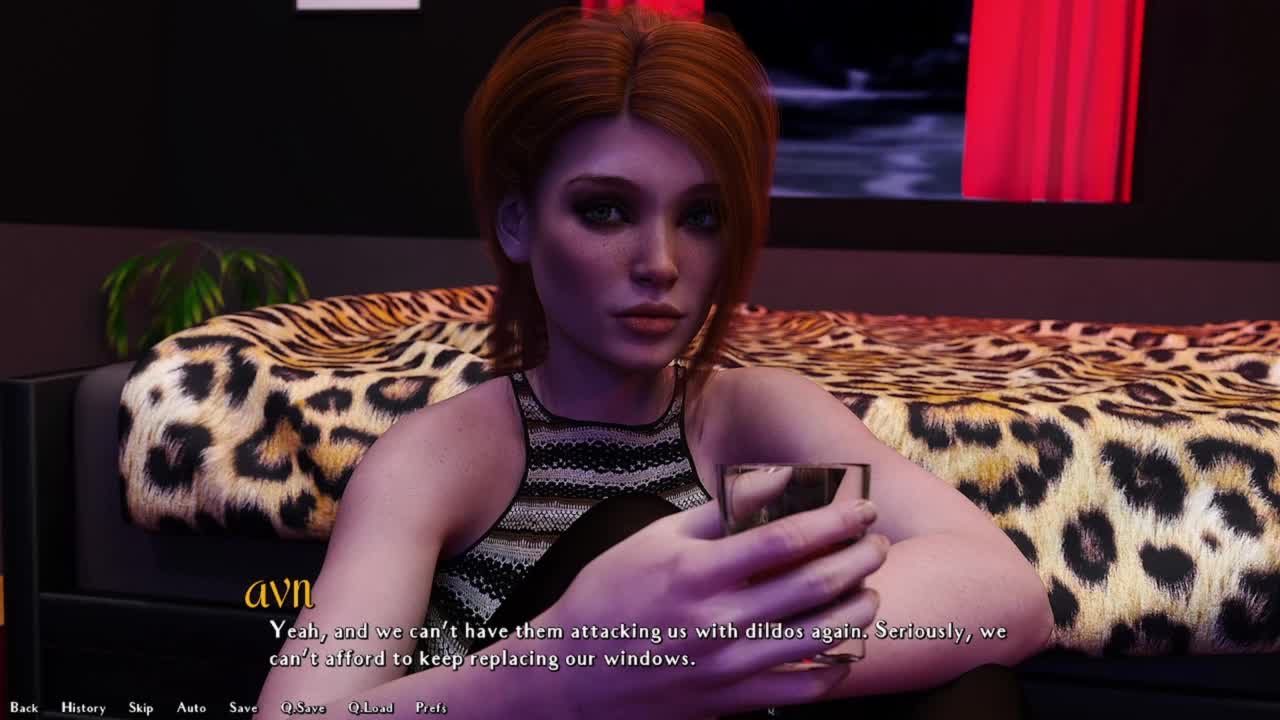Open the Save menu
The image size is (1280, 720).
243,708
